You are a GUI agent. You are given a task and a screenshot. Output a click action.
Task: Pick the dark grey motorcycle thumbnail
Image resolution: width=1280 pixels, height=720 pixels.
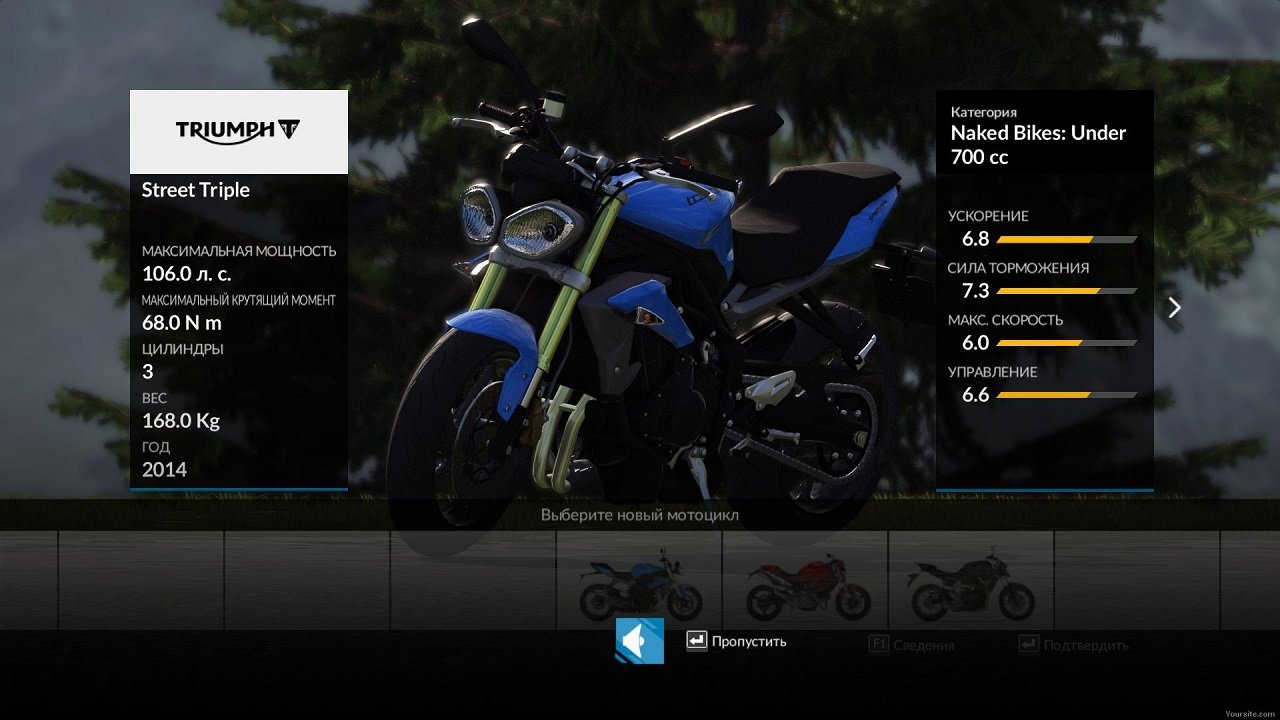coord(972,586)
